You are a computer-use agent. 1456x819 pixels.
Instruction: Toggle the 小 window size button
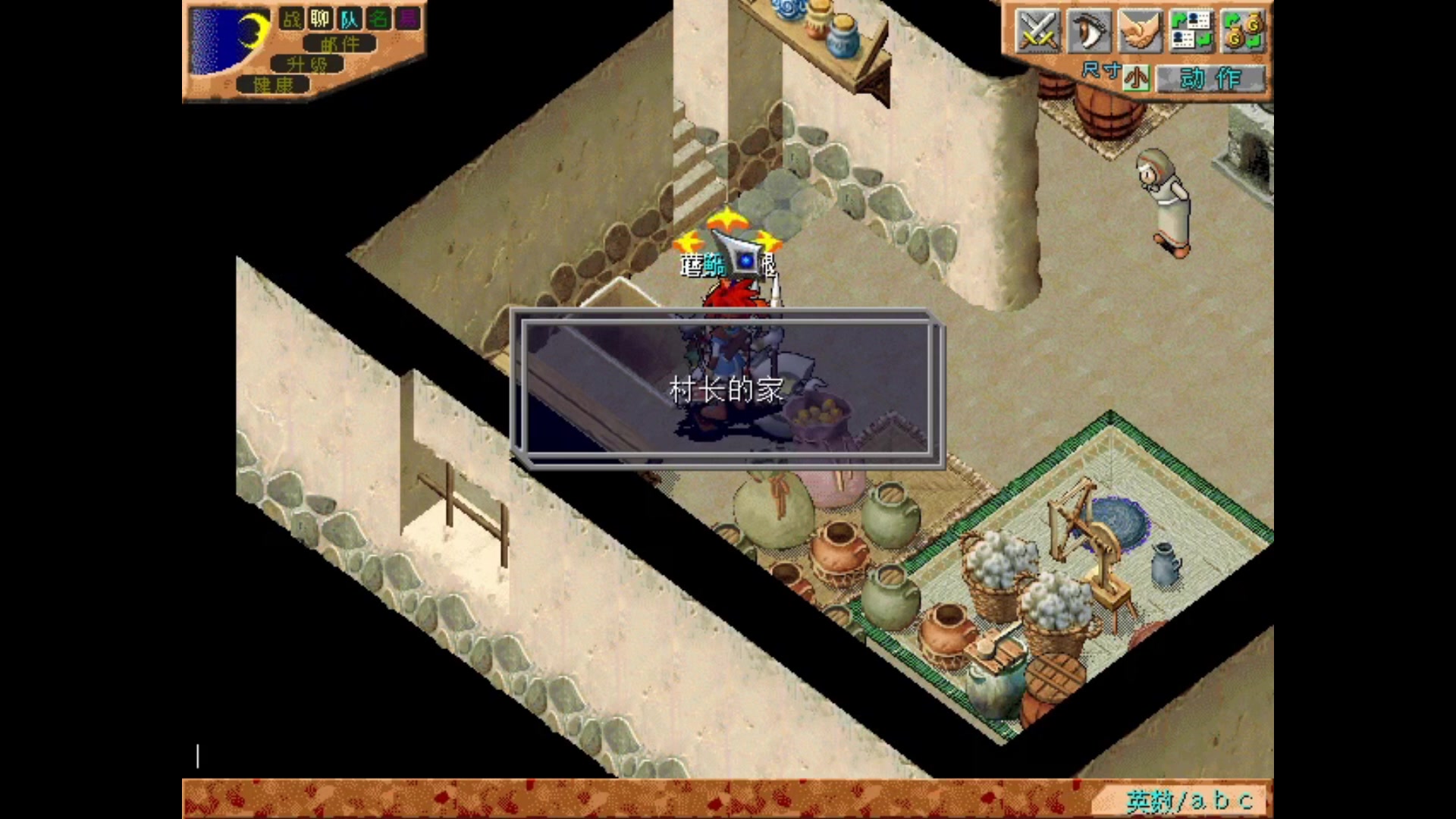[1135, 78]
